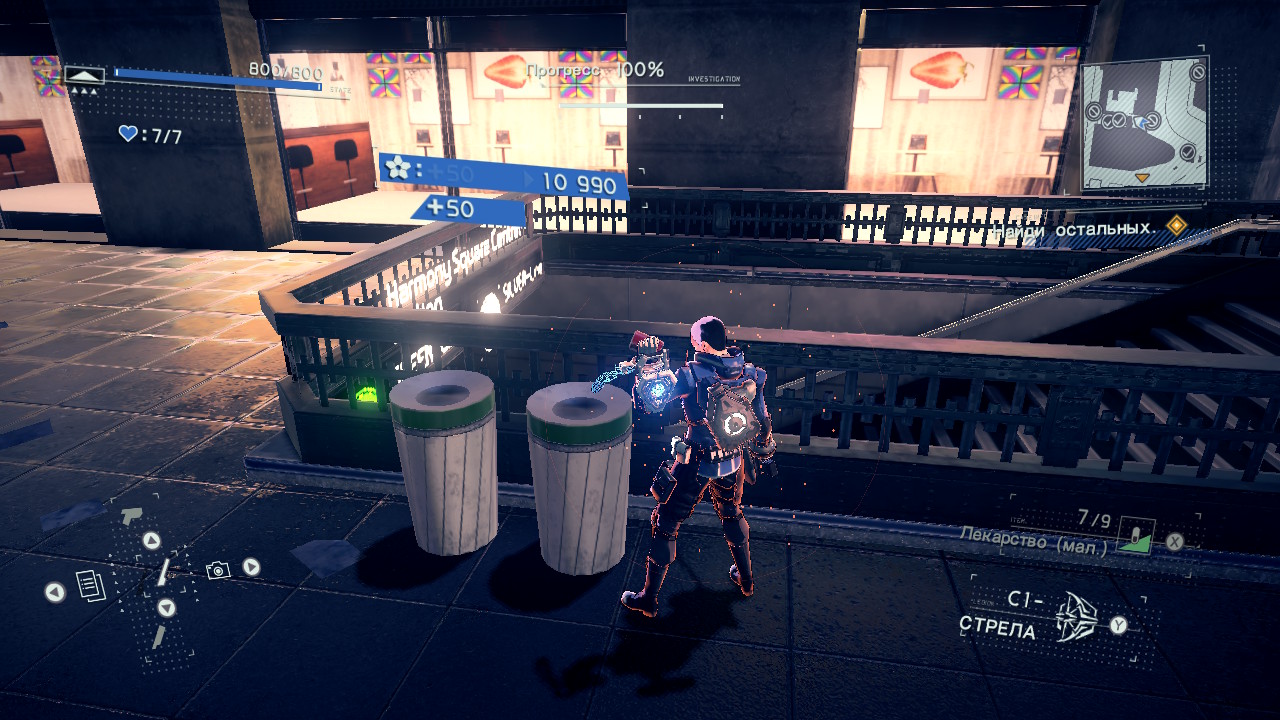Activate the camera shortcut icon
The width and height of the screenshot is (1280, 720).
[x=217, y=570]
